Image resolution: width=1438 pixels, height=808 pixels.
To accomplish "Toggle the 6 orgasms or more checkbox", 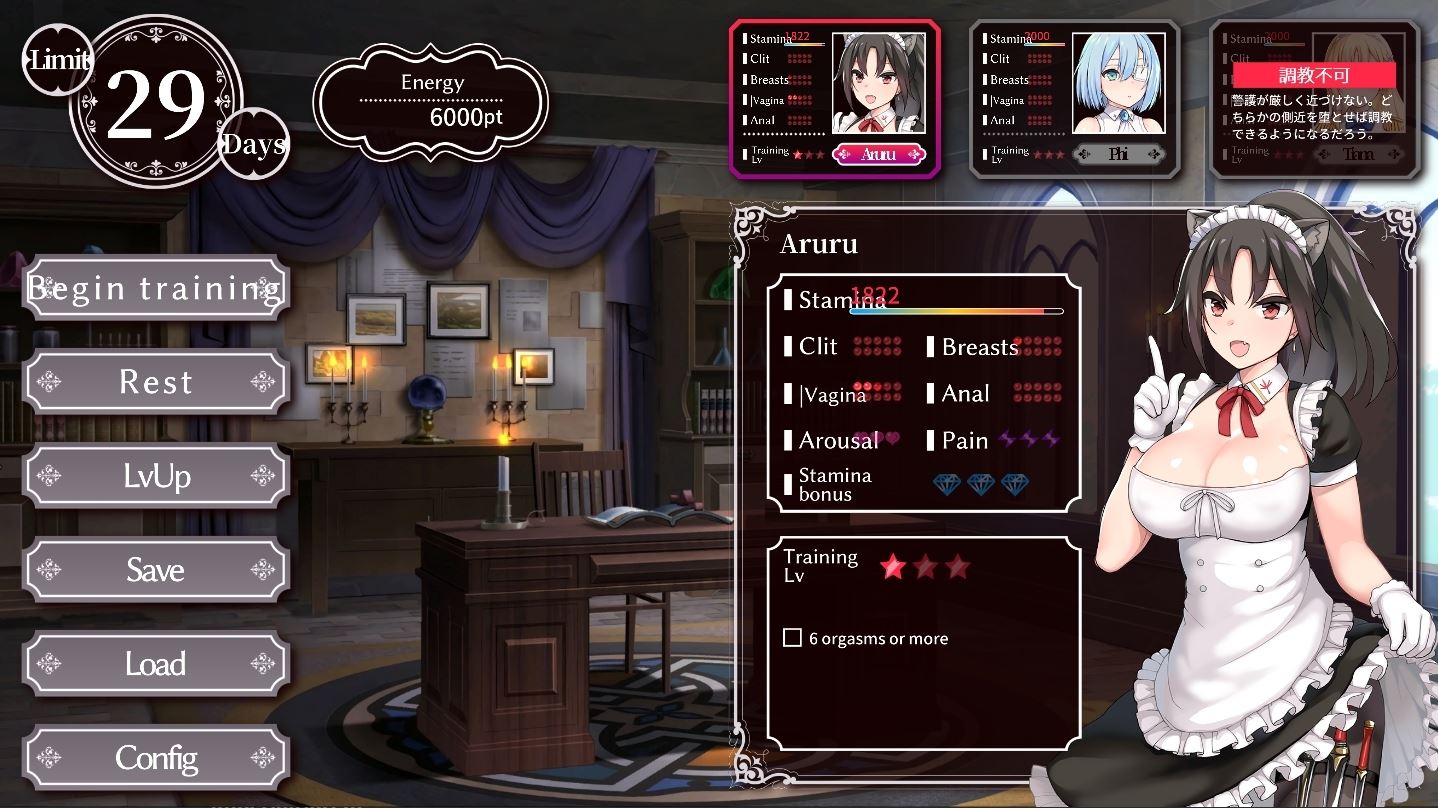I will click(793, 636).
